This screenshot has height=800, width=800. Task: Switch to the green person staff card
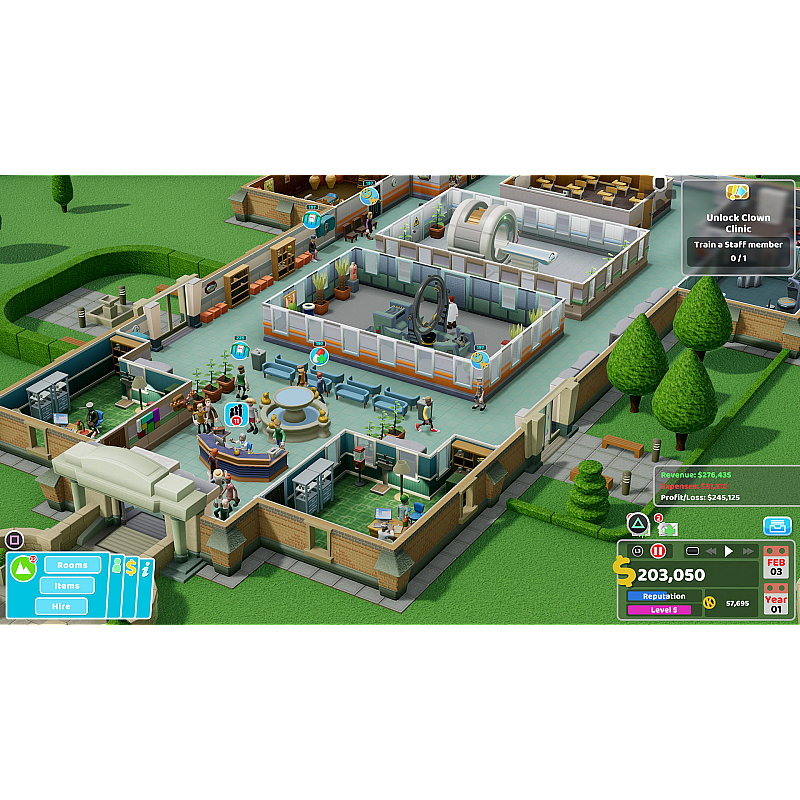pos(116,568)
